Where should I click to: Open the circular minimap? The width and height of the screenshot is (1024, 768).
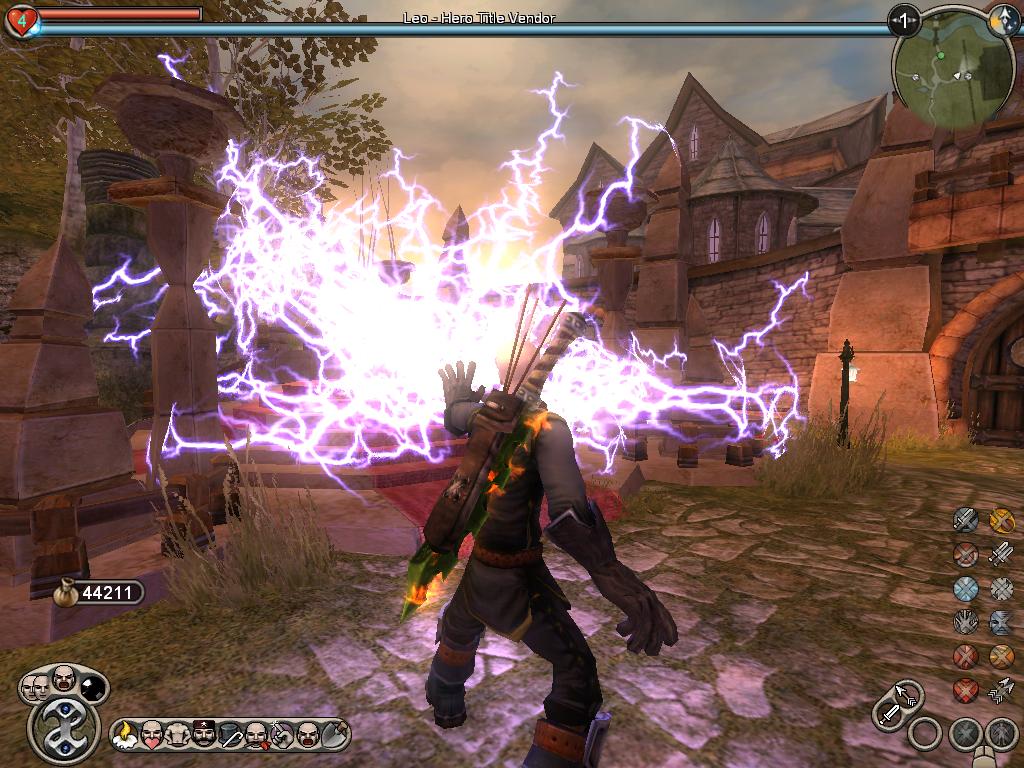coord(942,69)
